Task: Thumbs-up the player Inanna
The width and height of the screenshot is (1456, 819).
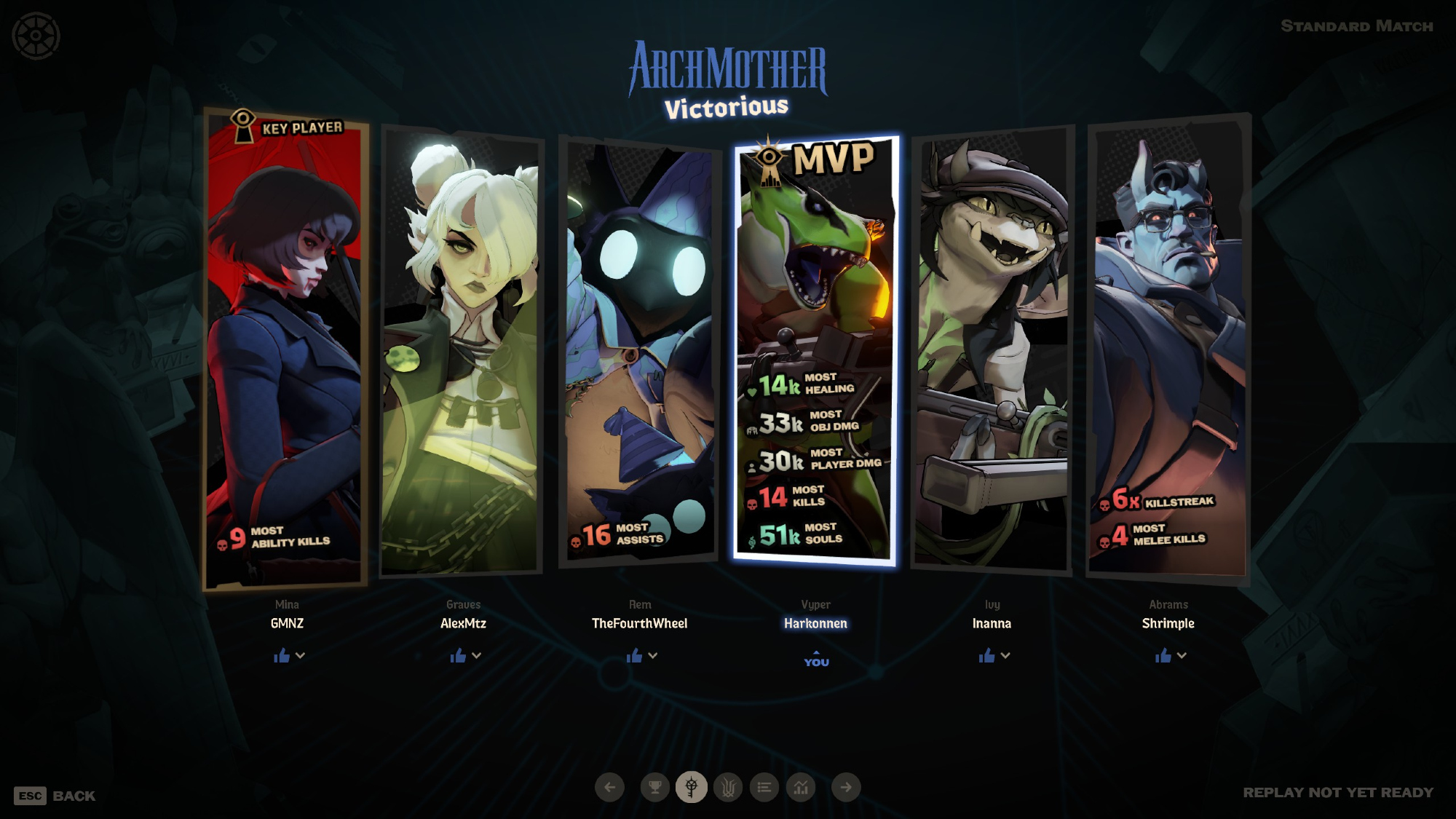Action: [x=986, y=656]
